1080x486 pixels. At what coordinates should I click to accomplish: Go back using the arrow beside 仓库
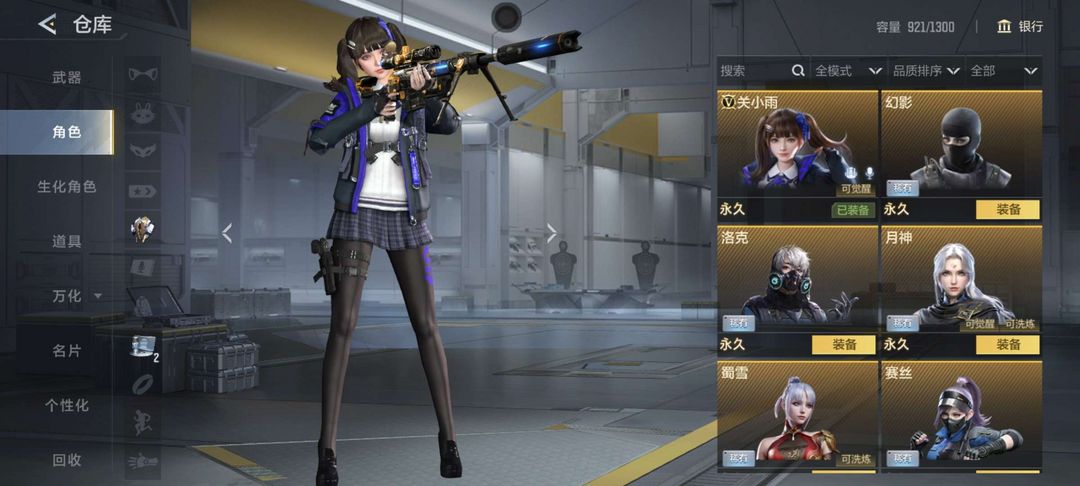[x=47, y=25]
